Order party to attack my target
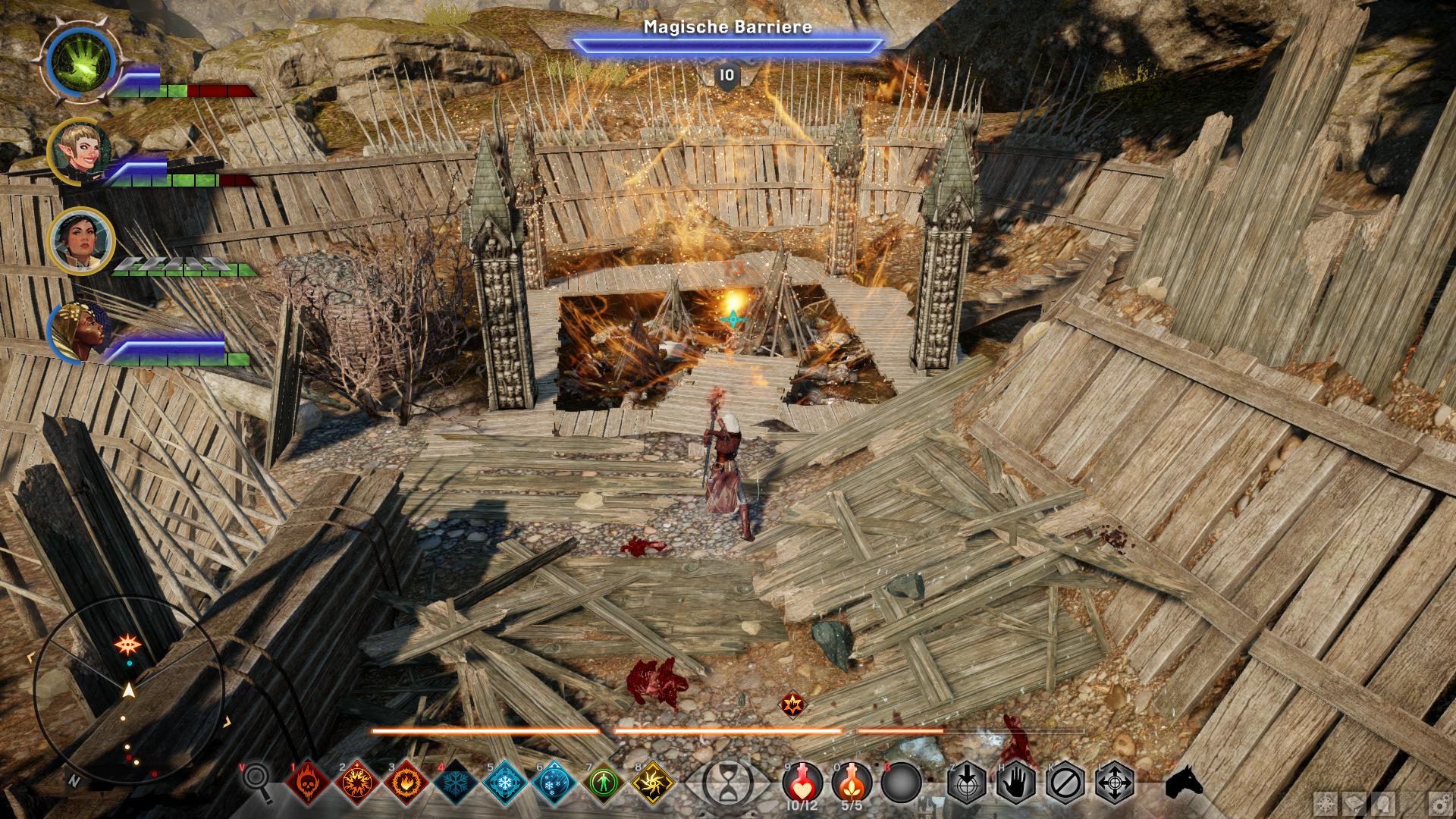This screenshot has width=1456, height=819. 967,782
